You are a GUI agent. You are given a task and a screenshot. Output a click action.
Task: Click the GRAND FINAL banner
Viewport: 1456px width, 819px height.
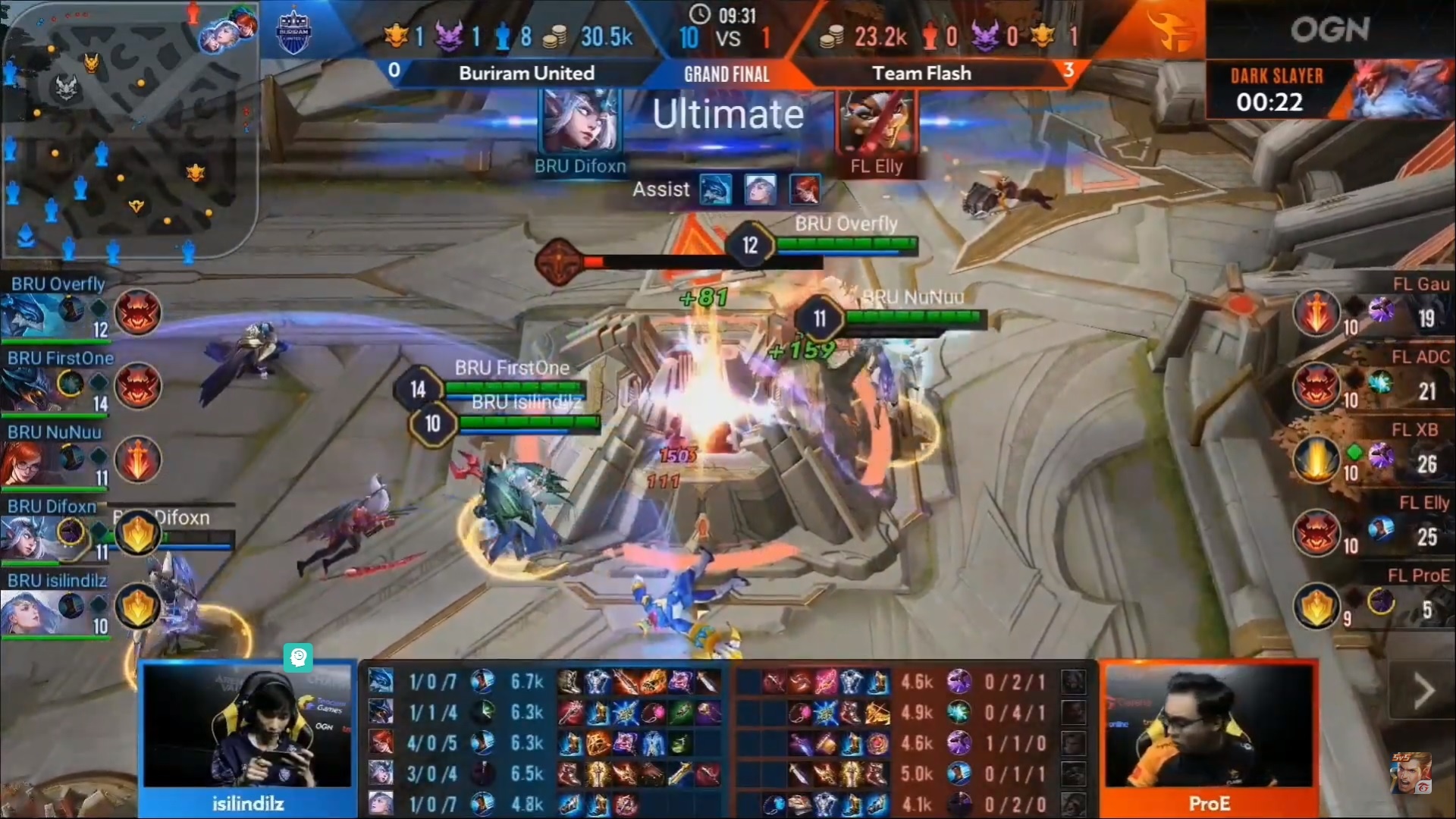[726, 74]
